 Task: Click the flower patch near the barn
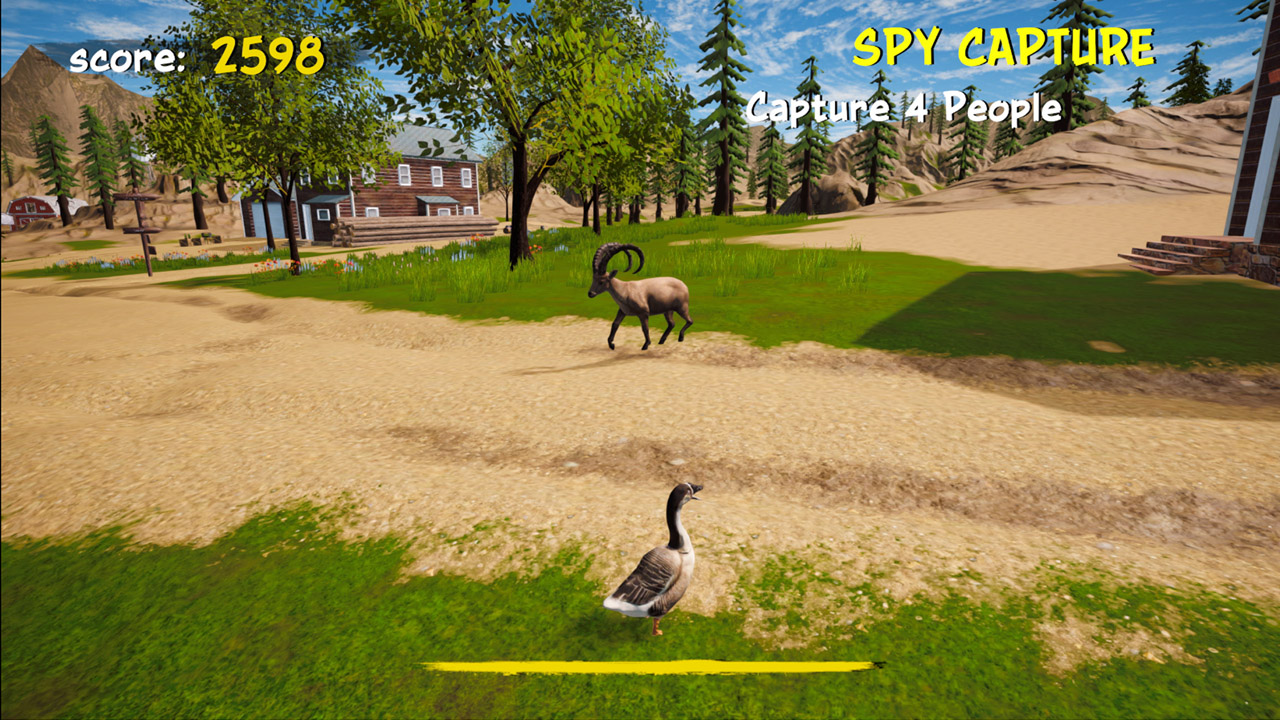95,260
